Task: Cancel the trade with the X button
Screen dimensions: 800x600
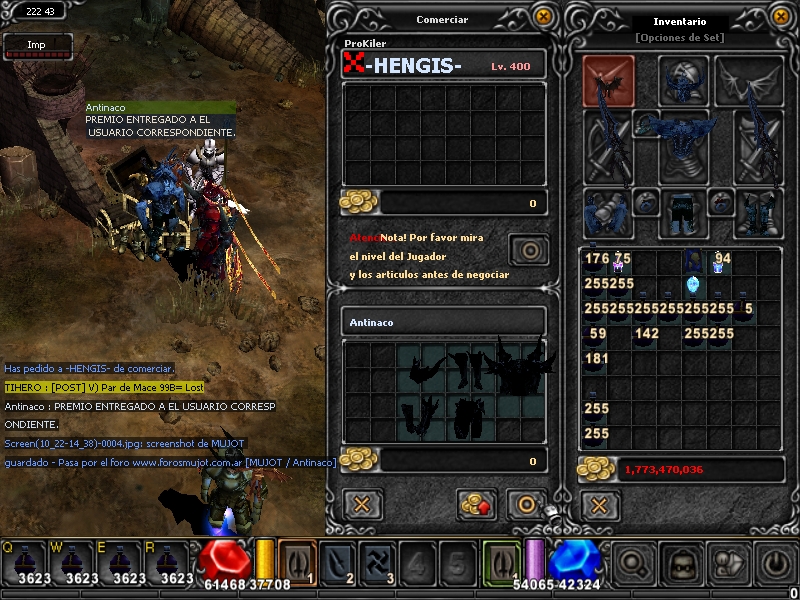Action: pos(362,504)
